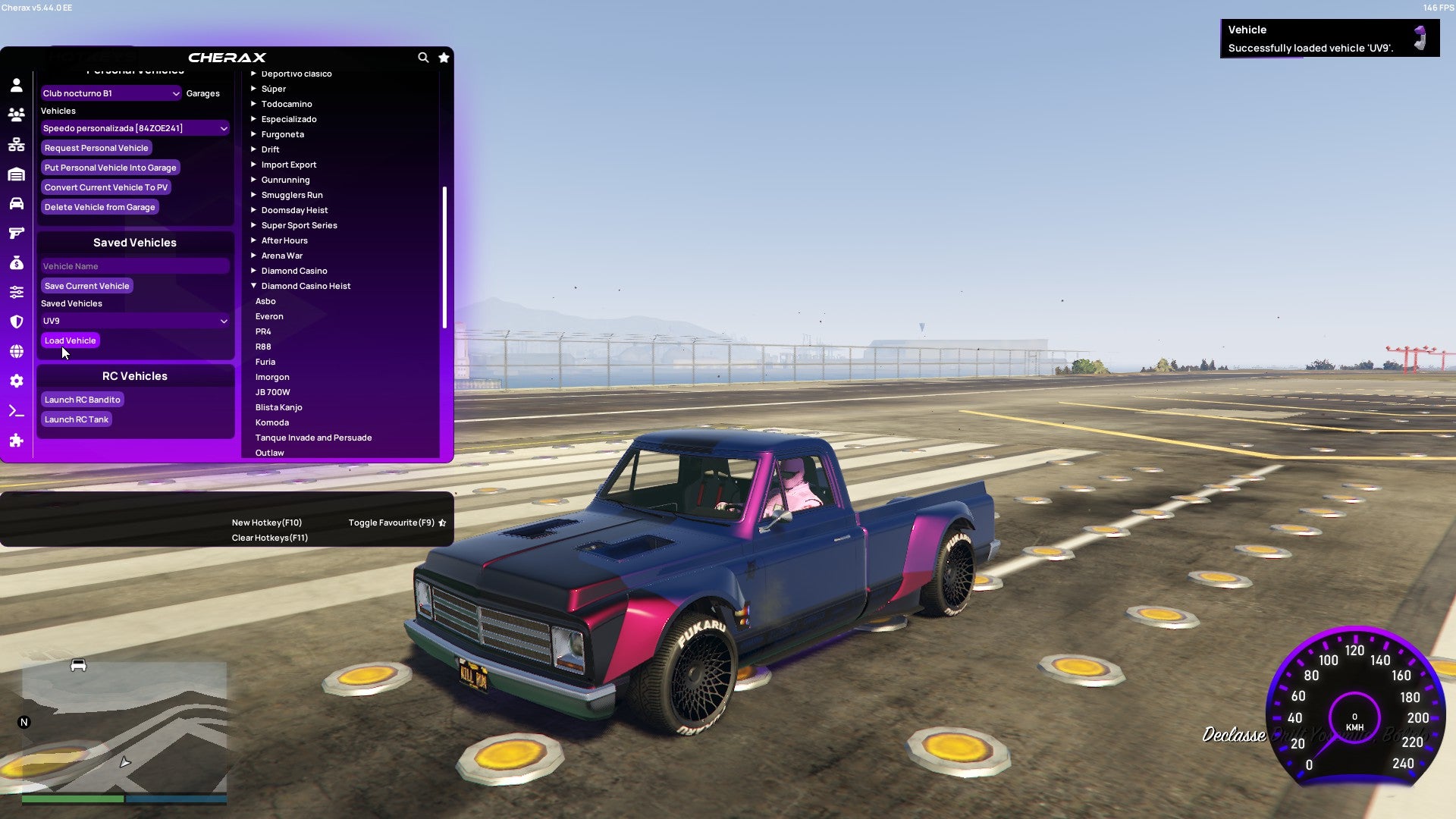Open the Money bag menu
1456x819 pixels.
pyautogui.click(x=17, y=262)
